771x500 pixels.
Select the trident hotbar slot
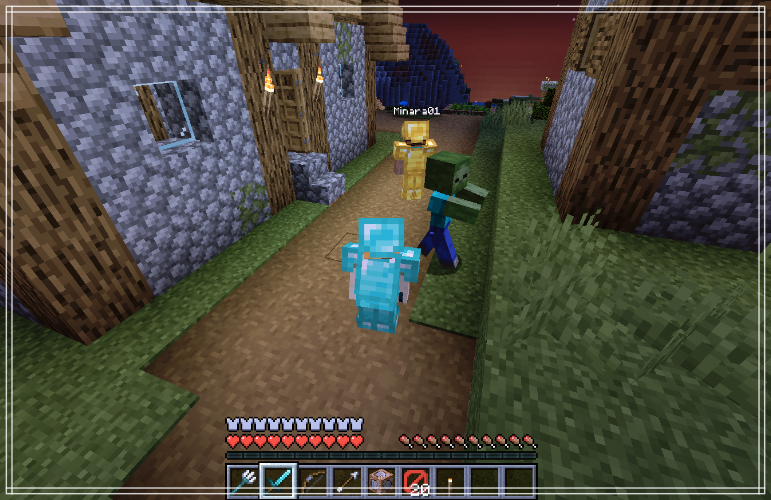pos(244,481)
